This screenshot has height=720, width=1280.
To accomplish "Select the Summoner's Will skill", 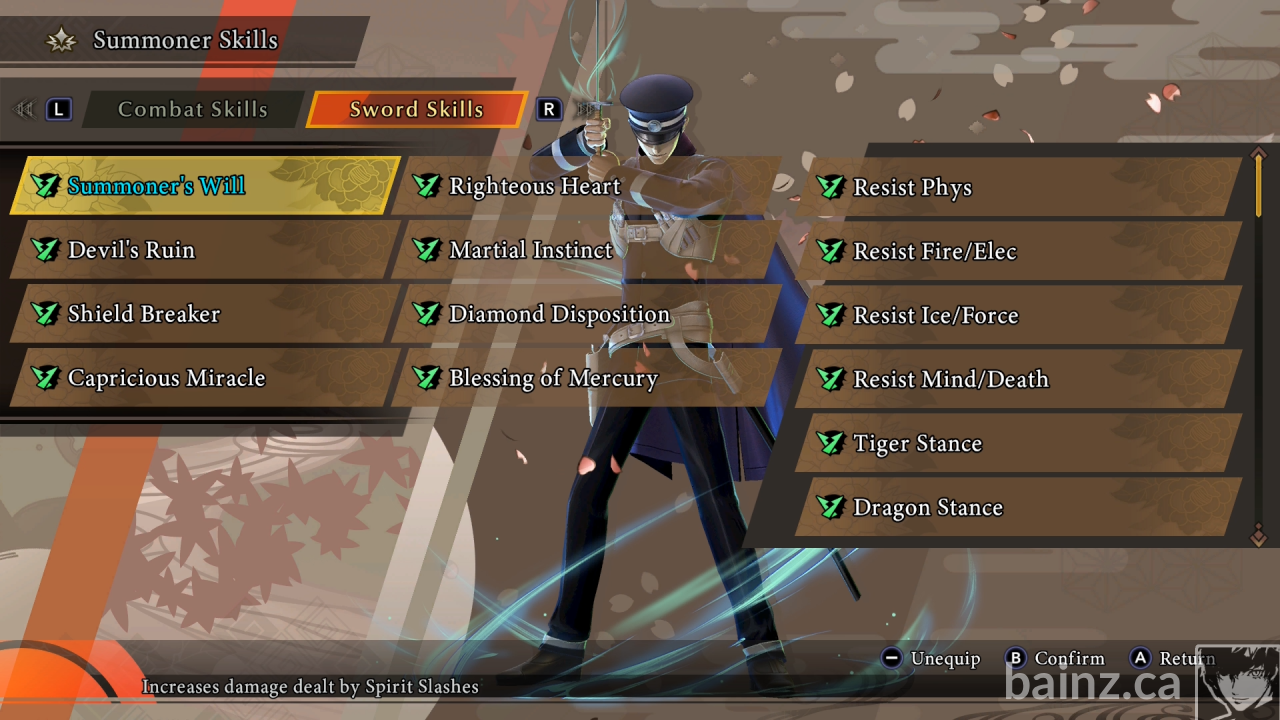I will [205, 186].
